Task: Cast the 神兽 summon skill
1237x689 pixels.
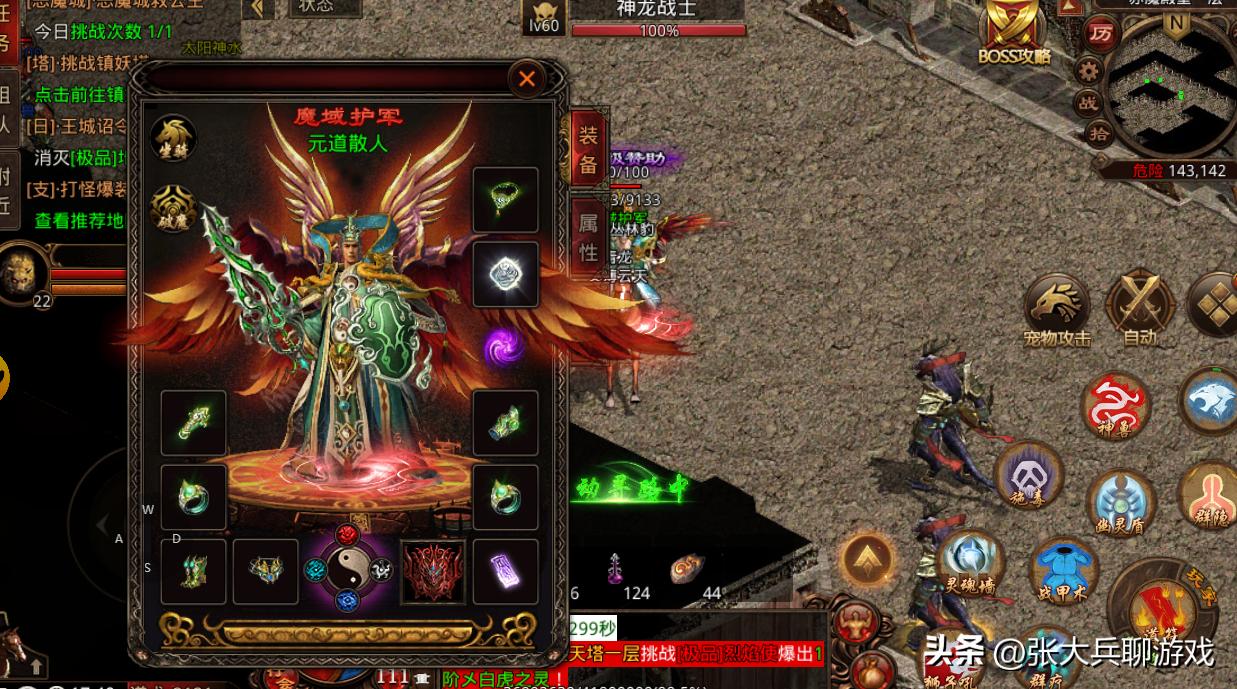Action: pyautogui.click(x=1116, y=408)
